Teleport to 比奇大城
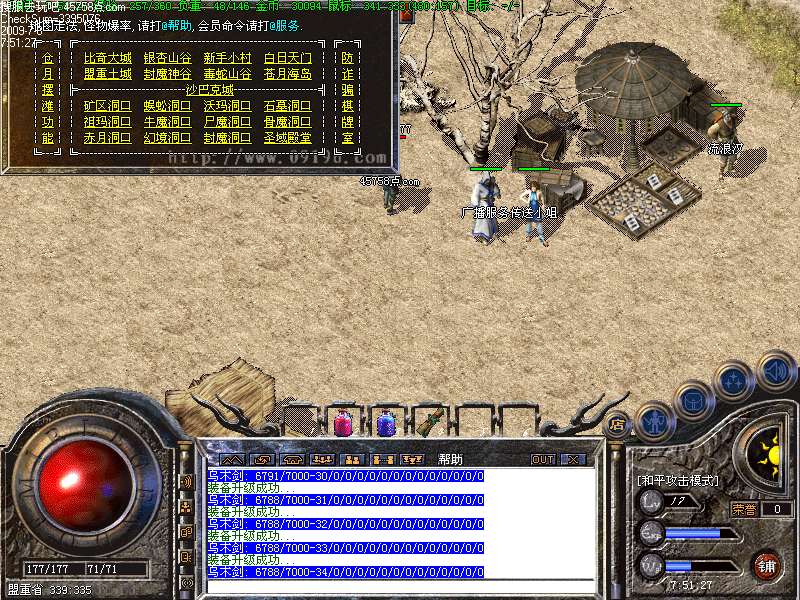Viewport: 800px width, 600px height. [x=107, y=58]
